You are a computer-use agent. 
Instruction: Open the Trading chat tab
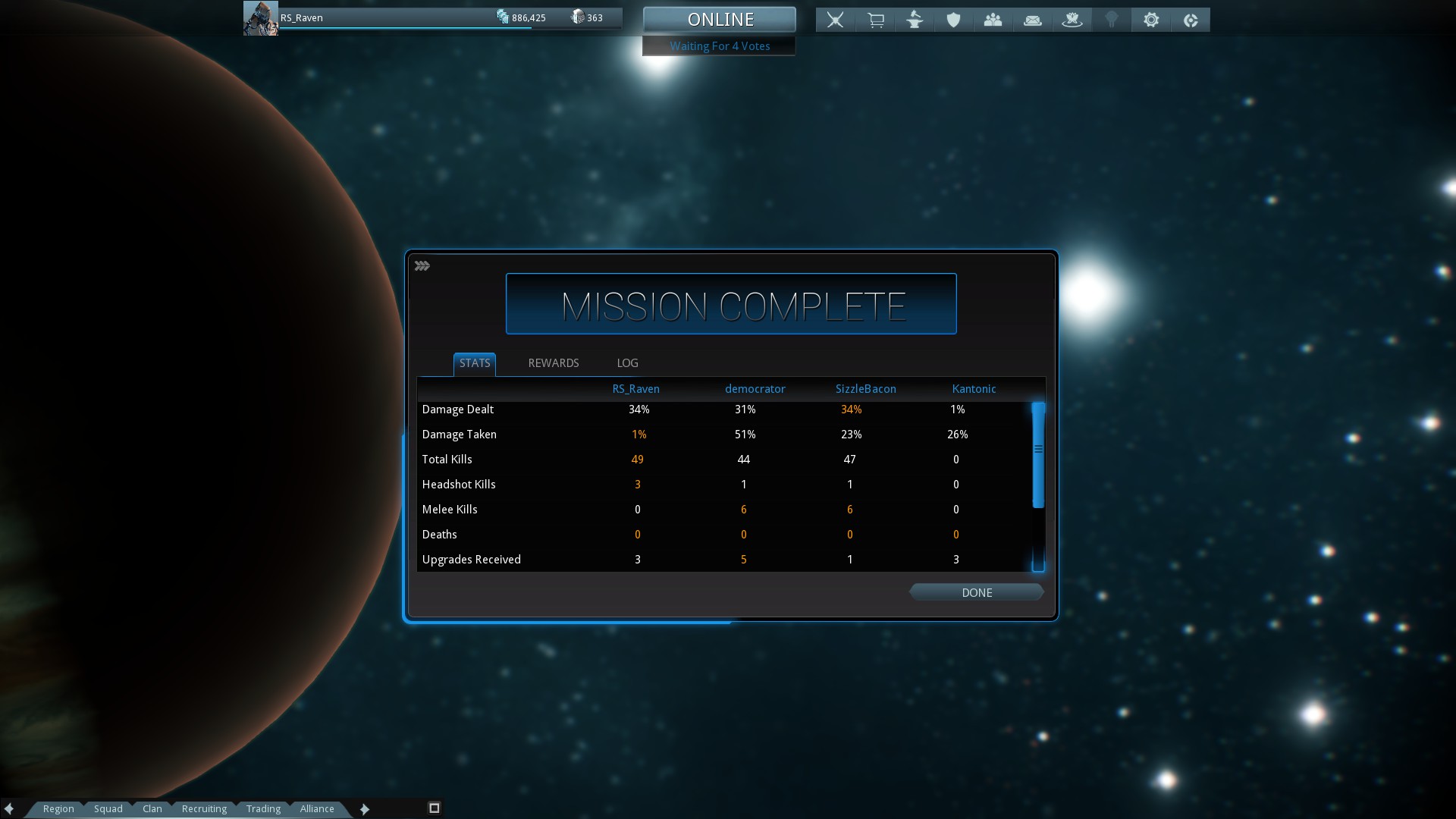click(263, 808)
